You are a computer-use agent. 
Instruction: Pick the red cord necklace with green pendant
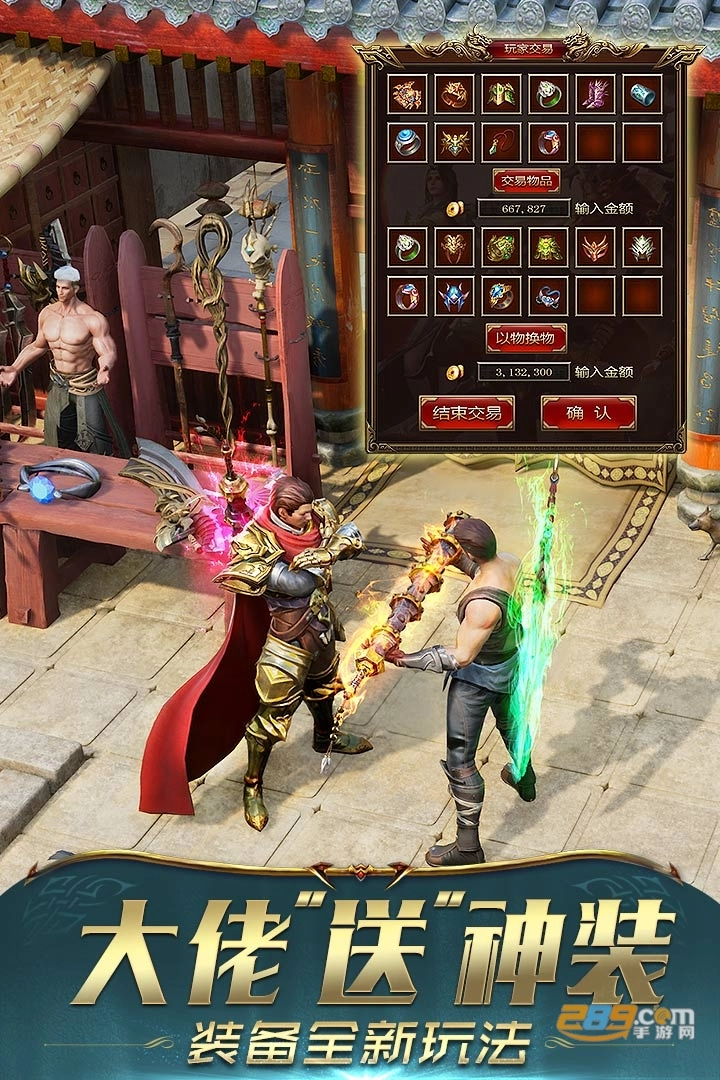pyautogui.click(x=501, y=143)
